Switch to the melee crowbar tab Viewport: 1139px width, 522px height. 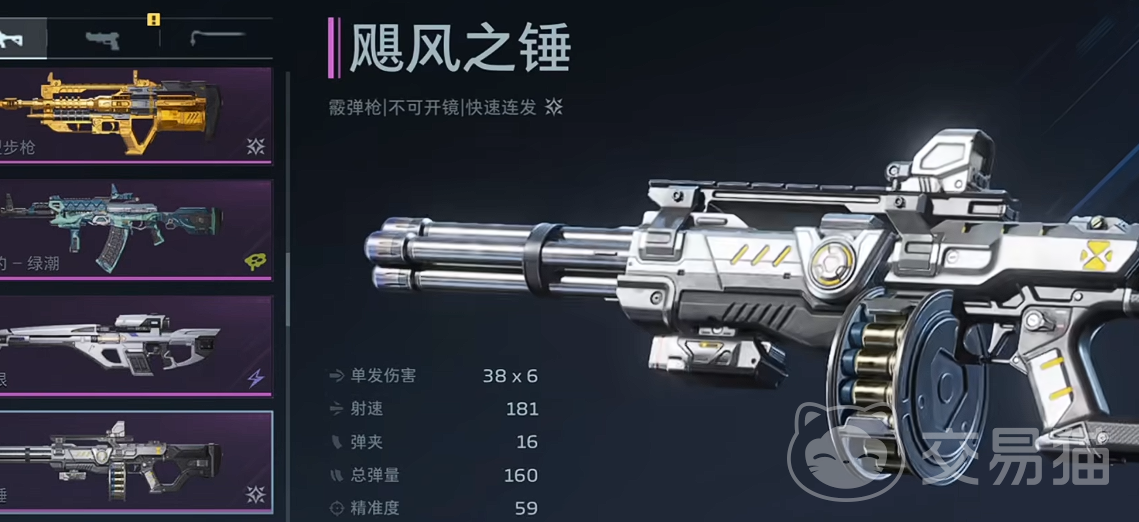click(x=215, y=39)
